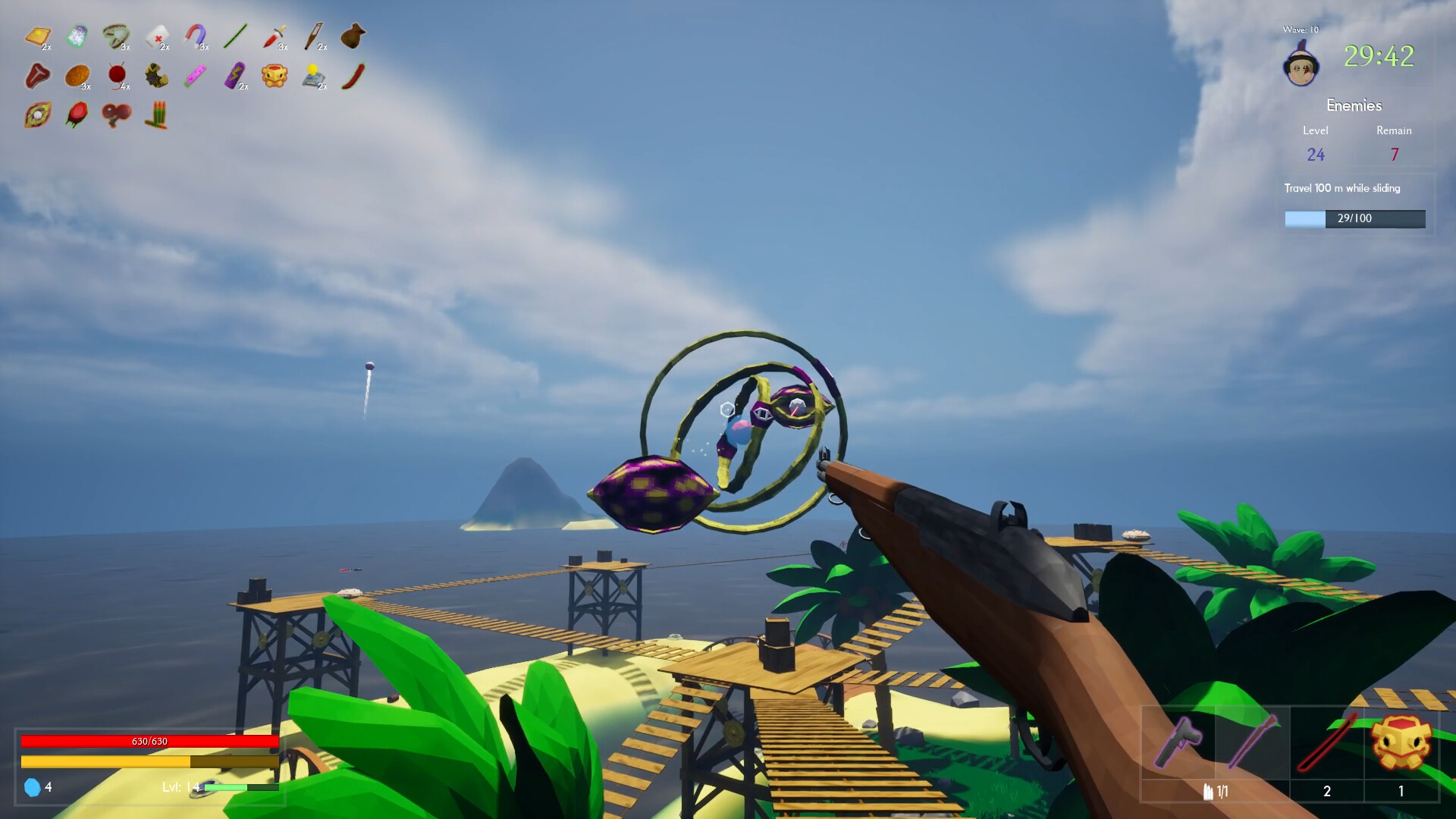The height and width of the screenshot is (819, 1456).
Task: Click the brown loot sack icon
Action: pos(354,34)
